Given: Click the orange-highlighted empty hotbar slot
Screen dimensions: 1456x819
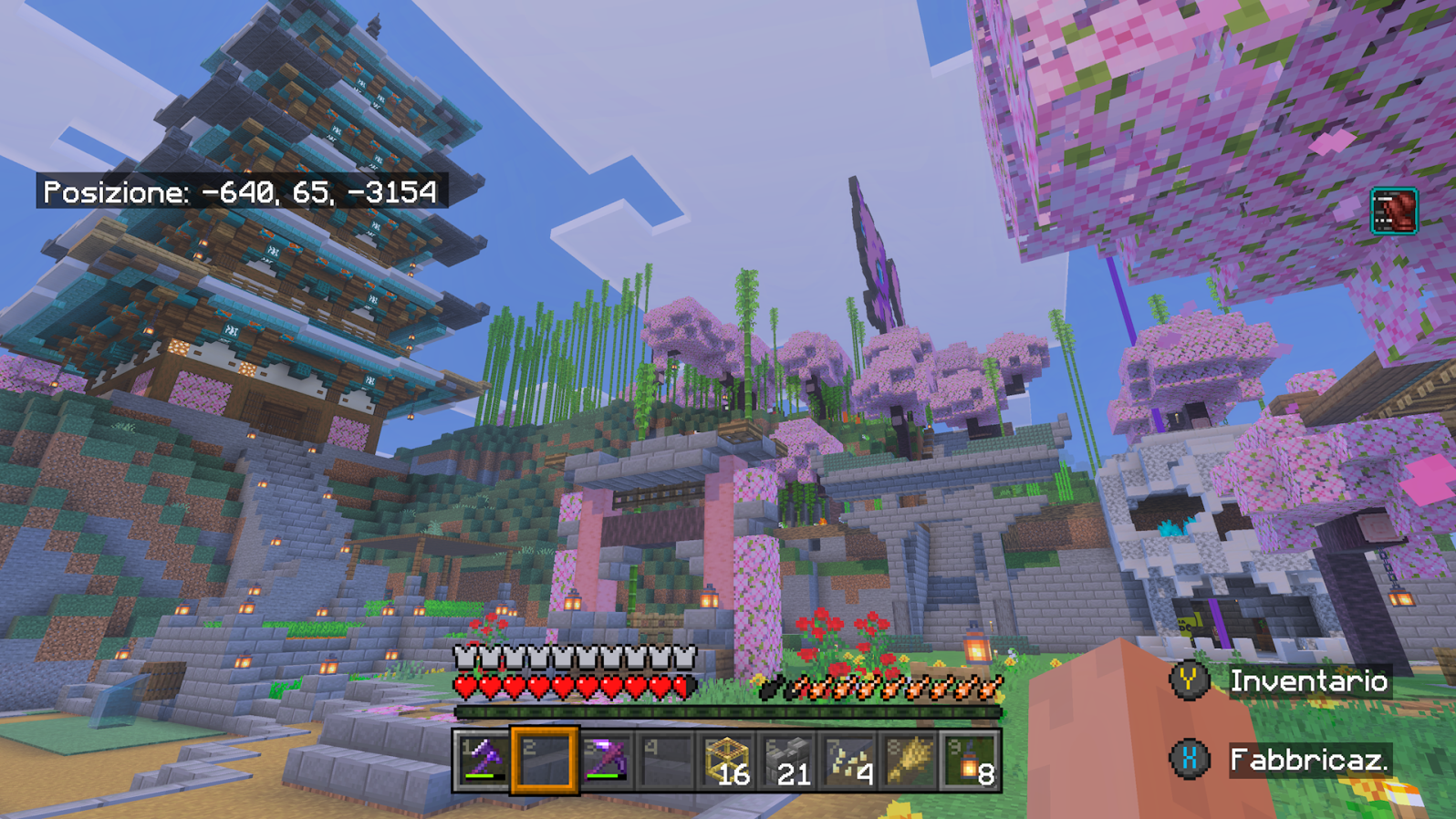Looking at the screenshot, I should click(x=545, y=760).
